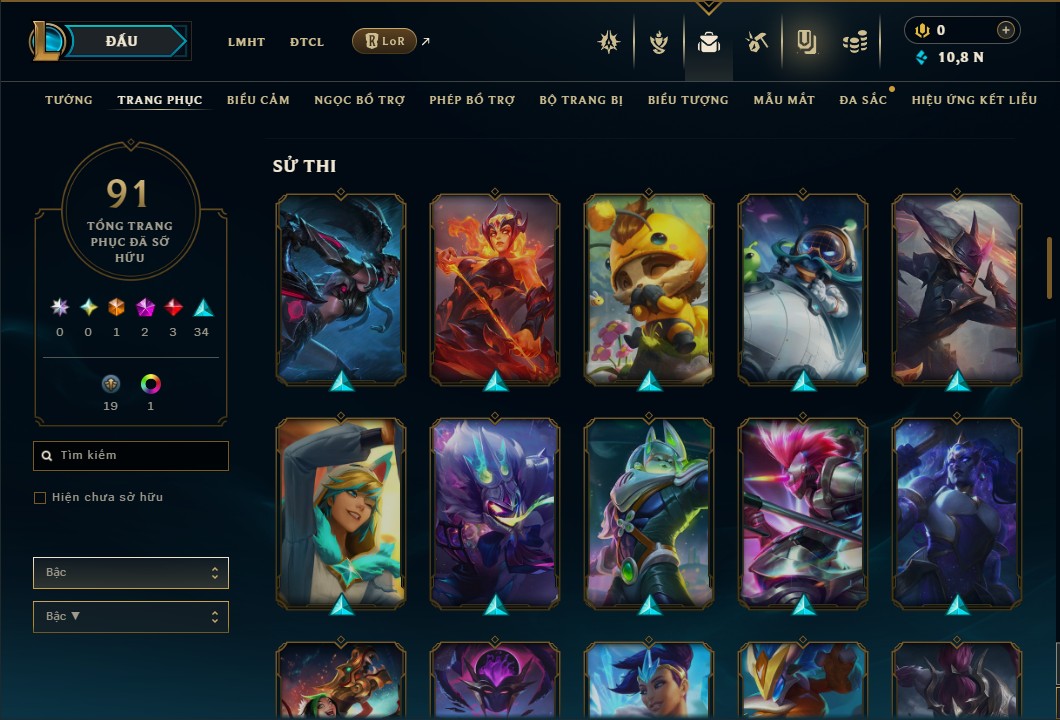Go to the PHÉP BỔ TRỢ tab
This screenshot has width=1060, height=720.
[x=472, y=100]
